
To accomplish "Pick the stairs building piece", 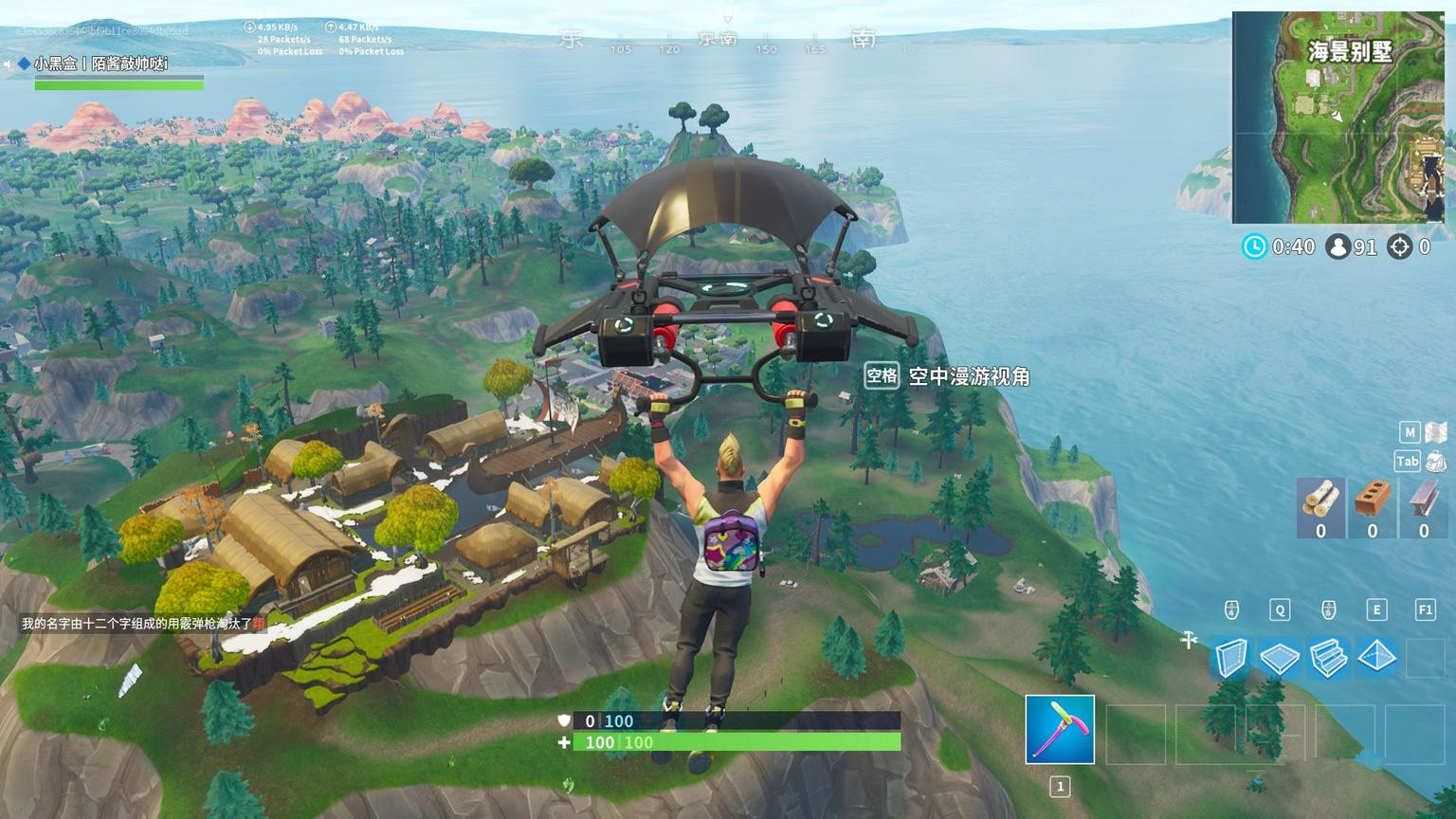I will point(1328,657).
